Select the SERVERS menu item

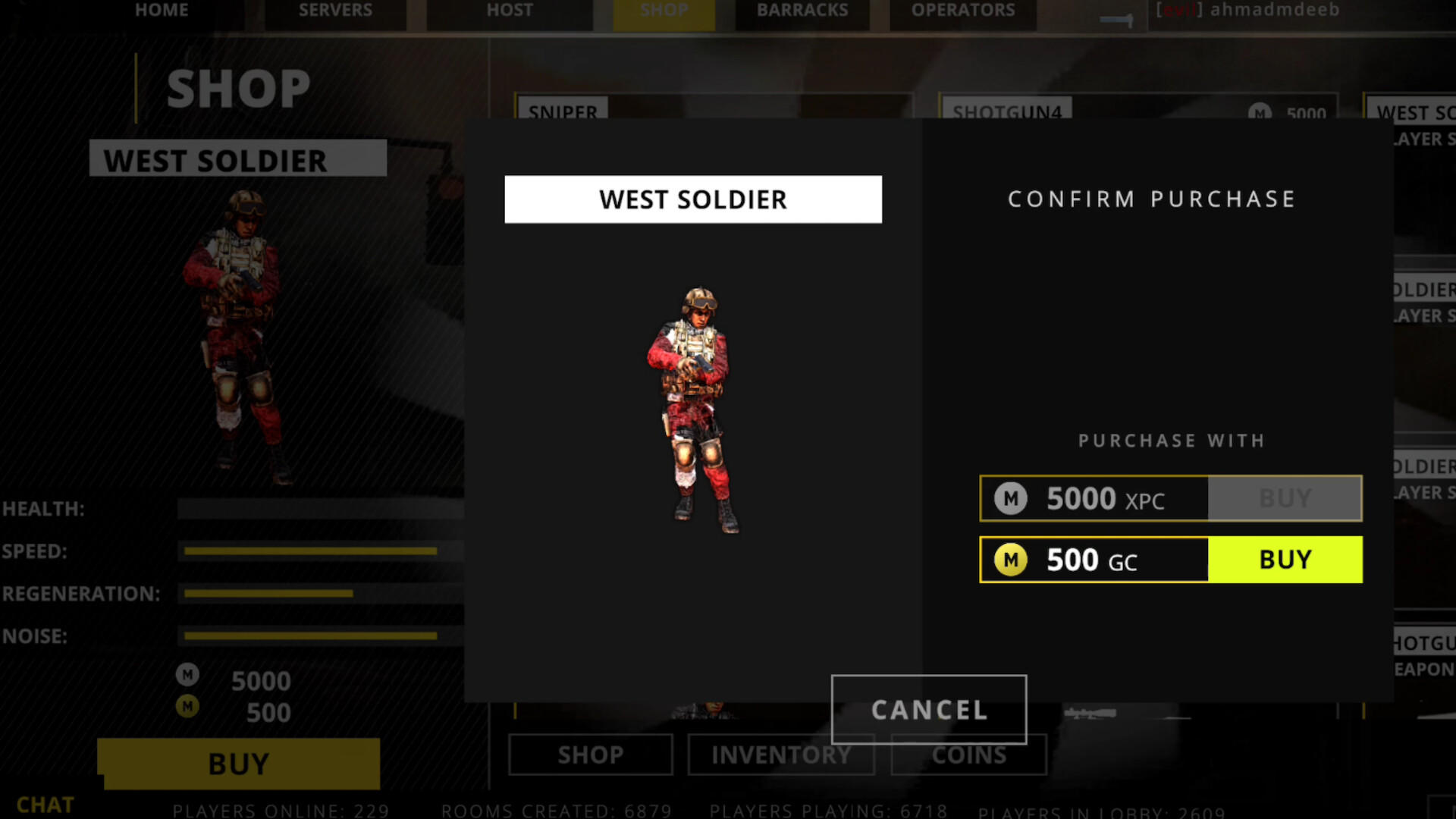(335, 11)
